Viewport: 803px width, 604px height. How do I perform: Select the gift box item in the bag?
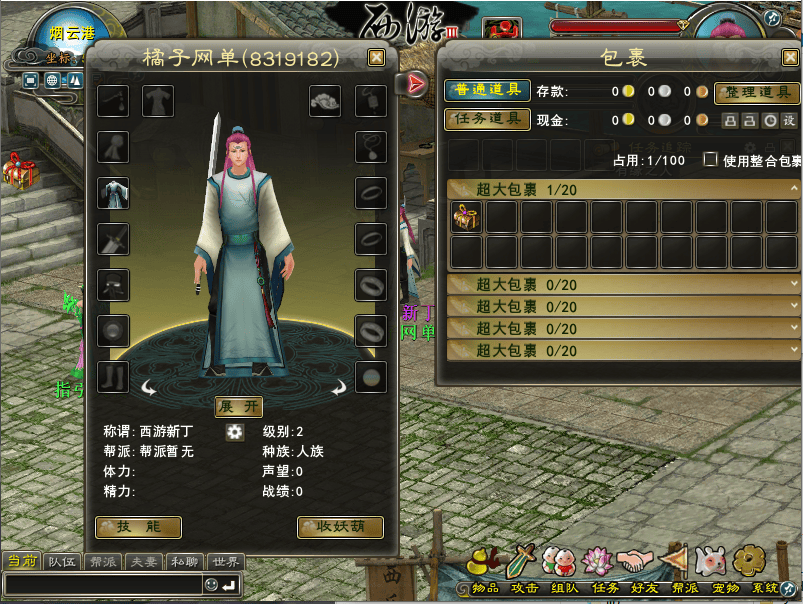(467, 216)
